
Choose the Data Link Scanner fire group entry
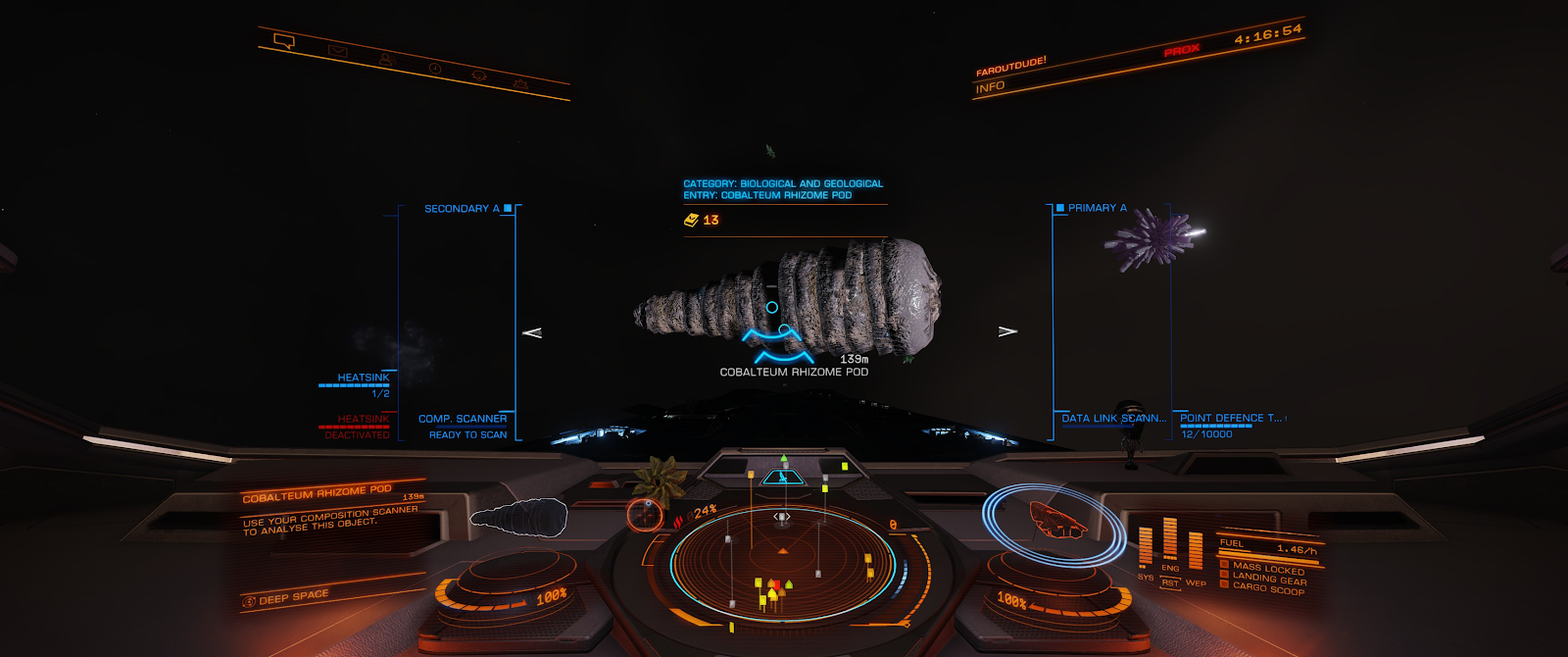point(1113,419)
